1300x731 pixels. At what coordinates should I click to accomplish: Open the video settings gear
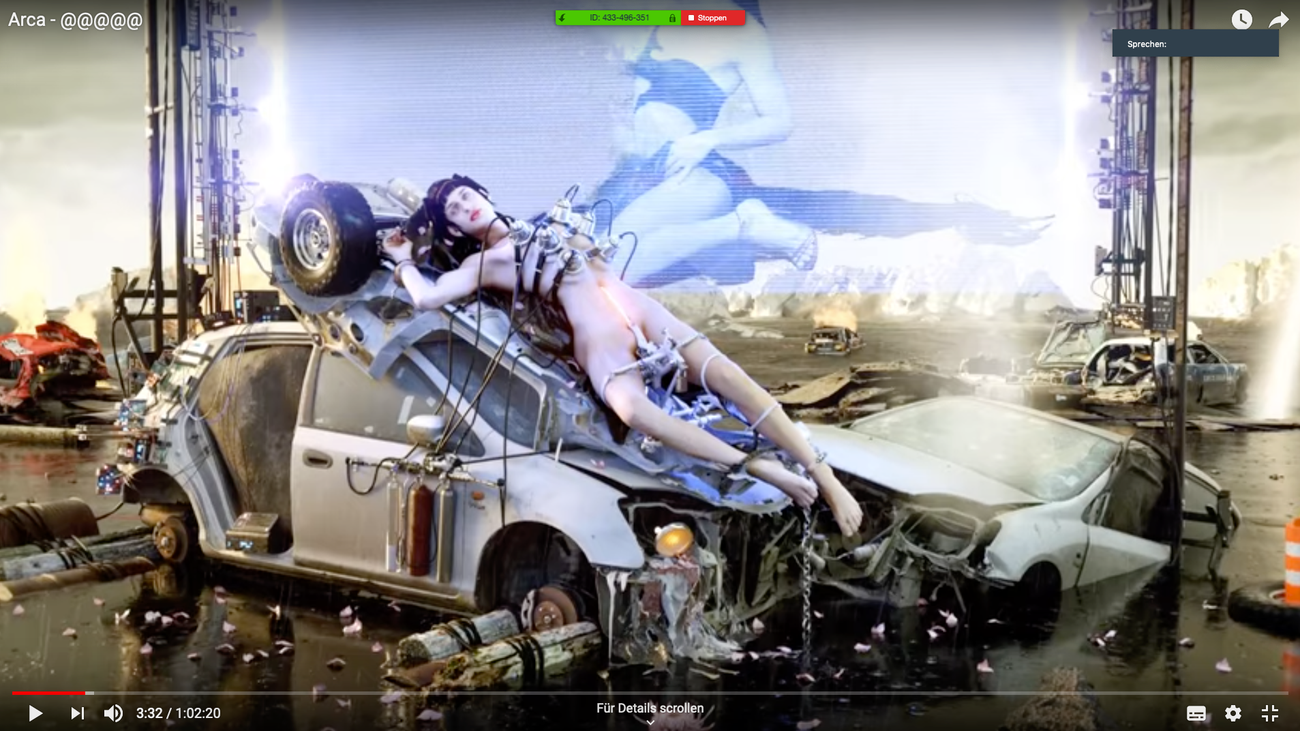pyautogui.click(x=1233, y=713)
